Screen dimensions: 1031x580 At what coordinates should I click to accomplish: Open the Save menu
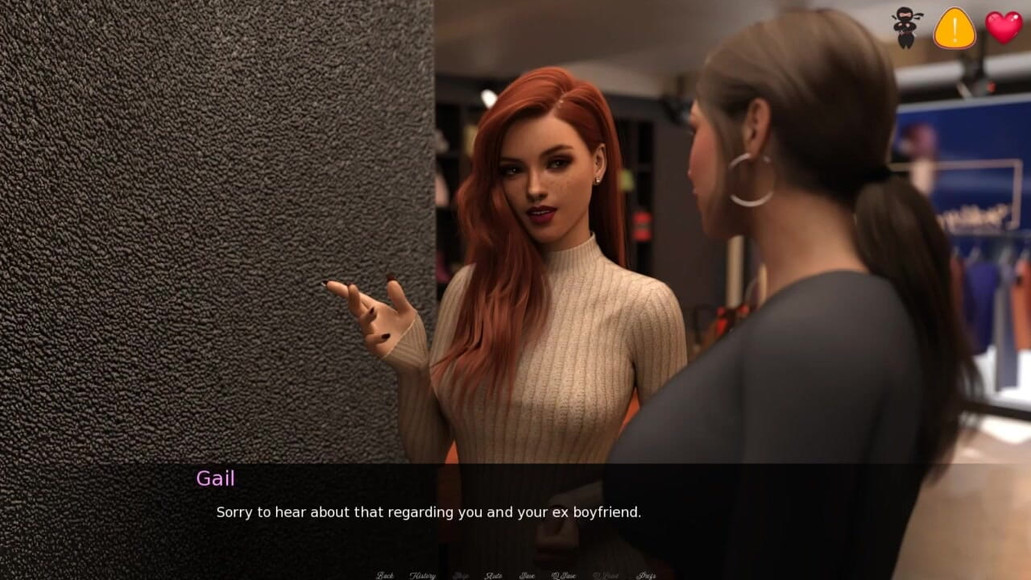[x=527, y=575]
